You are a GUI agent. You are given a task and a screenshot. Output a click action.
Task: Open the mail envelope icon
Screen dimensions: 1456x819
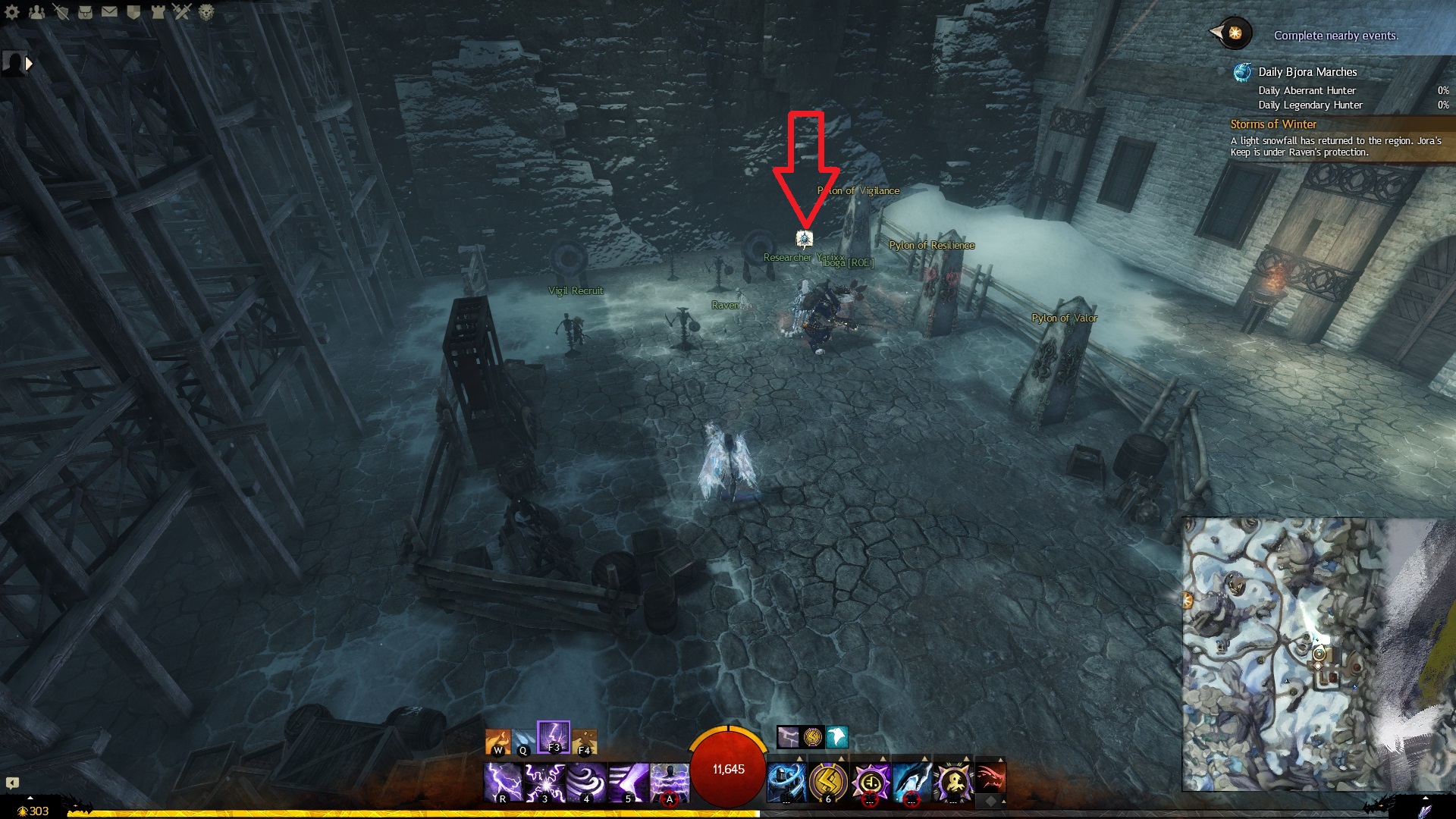(x=109, y=12)
